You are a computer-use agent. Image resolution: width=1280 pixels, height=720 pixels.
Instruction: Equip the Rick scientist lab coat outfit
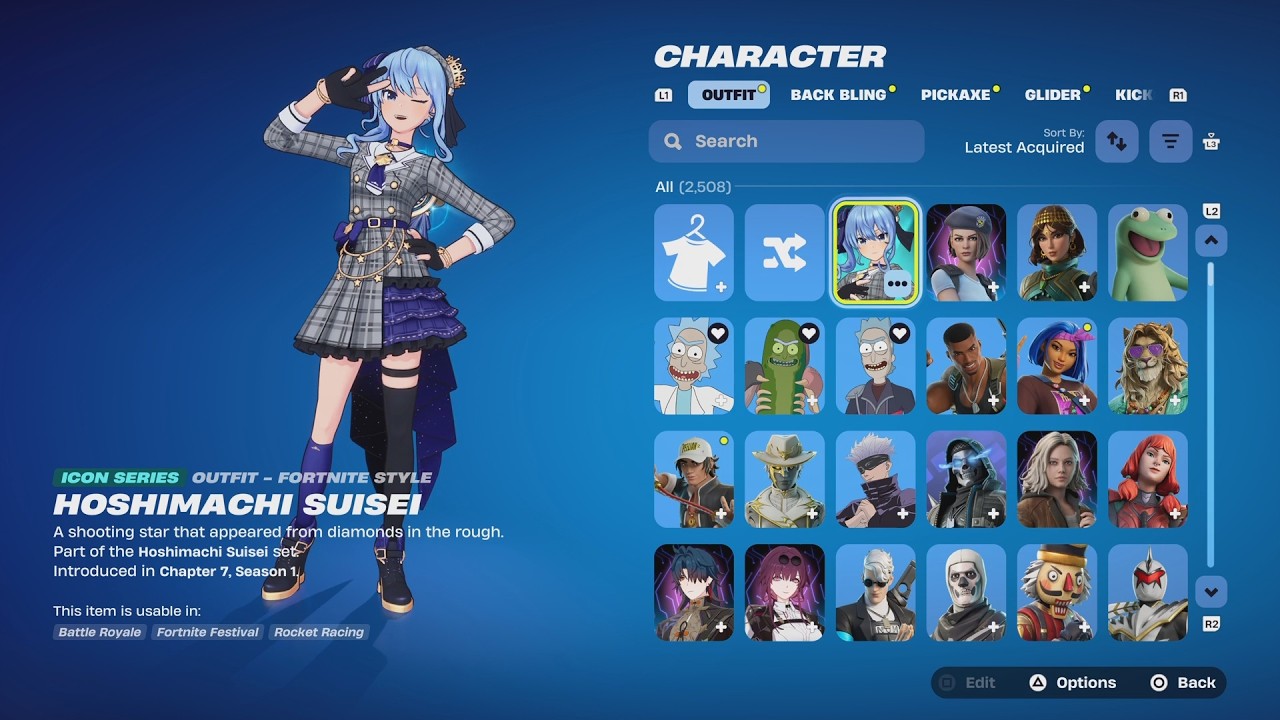(694, 366)
